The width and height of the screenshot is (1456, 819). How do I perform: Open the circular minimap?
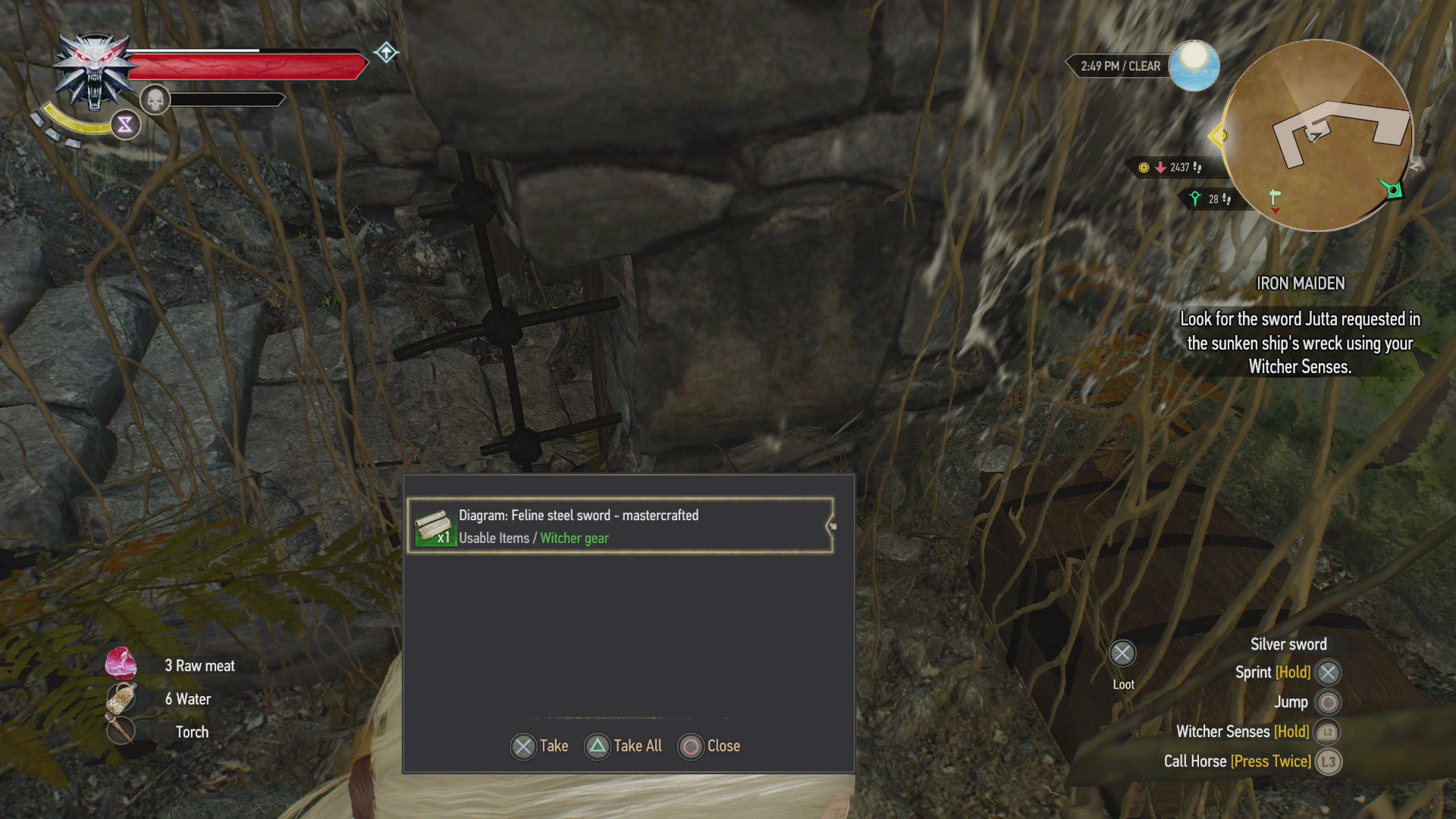click(1317, 135)
